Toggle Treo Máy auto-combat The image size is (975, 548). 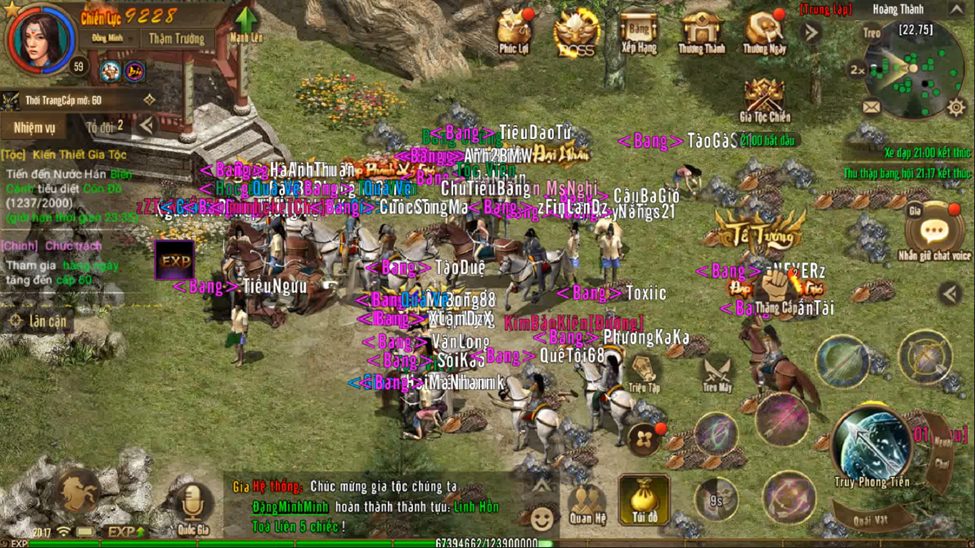(717, 371)
